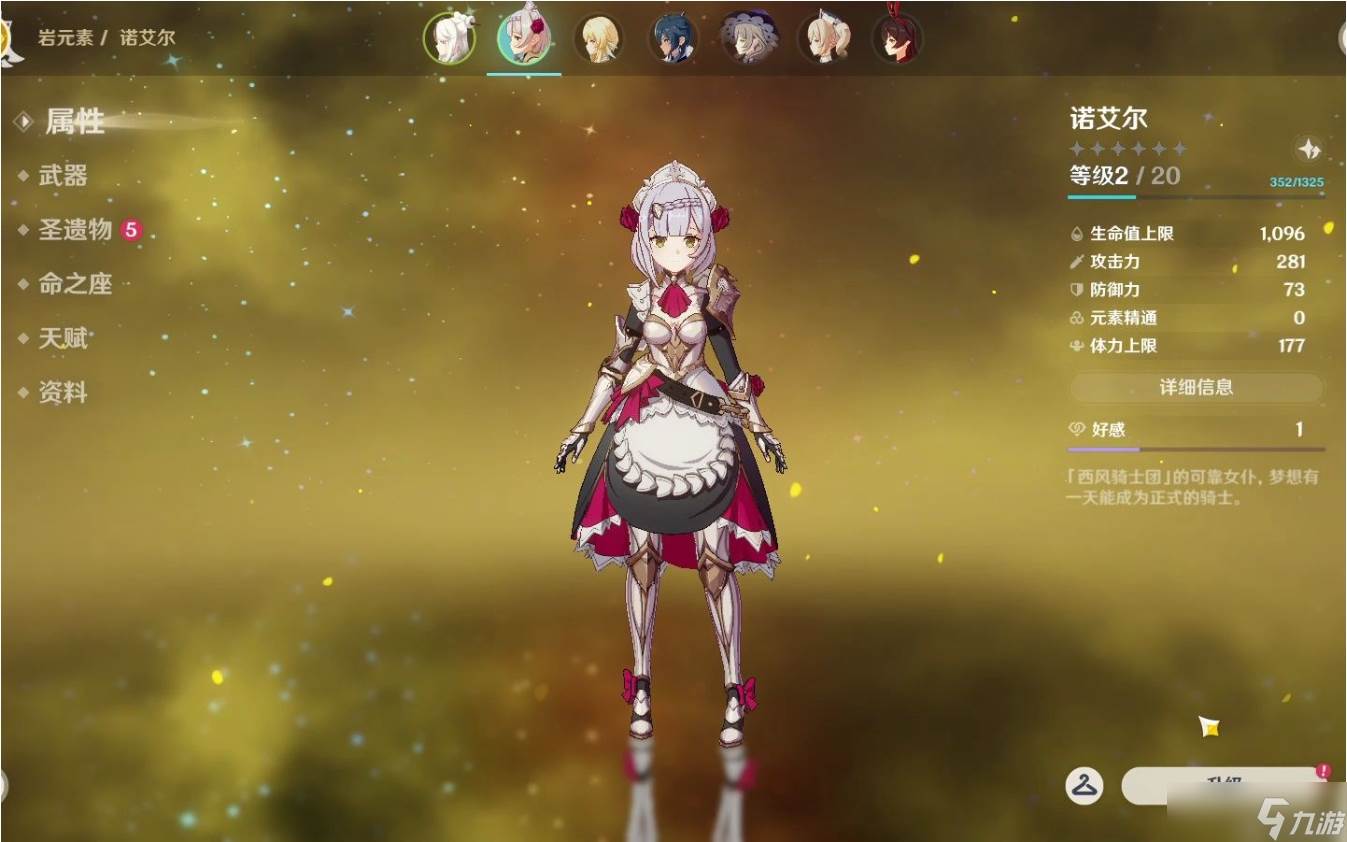Select the white-haired portrait with hair bun
Viewport: 1347px width, 842px height.
pyautogui.click(x=449, y=39)
